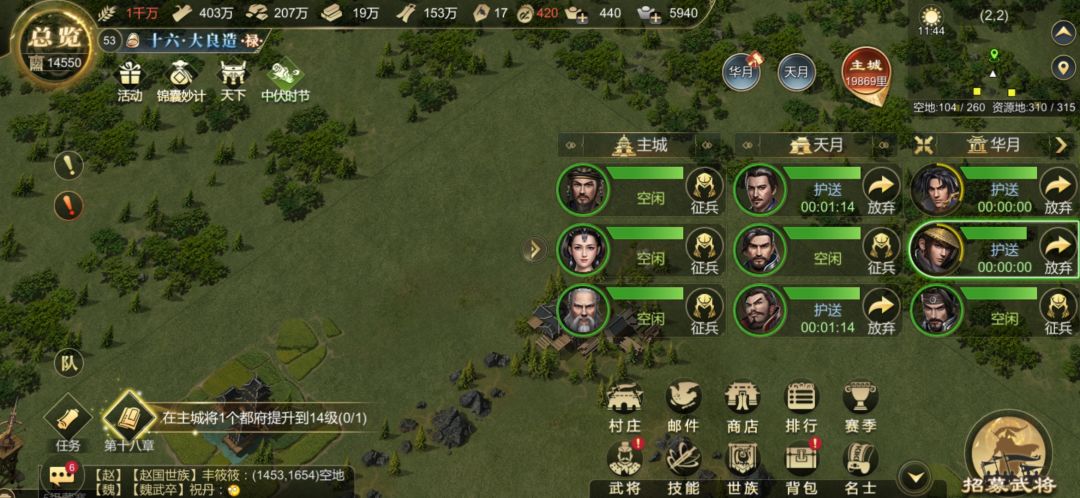Screen dimensions: 1080x498
Task: Open the 任务 quest scroll
Action: 68,419
